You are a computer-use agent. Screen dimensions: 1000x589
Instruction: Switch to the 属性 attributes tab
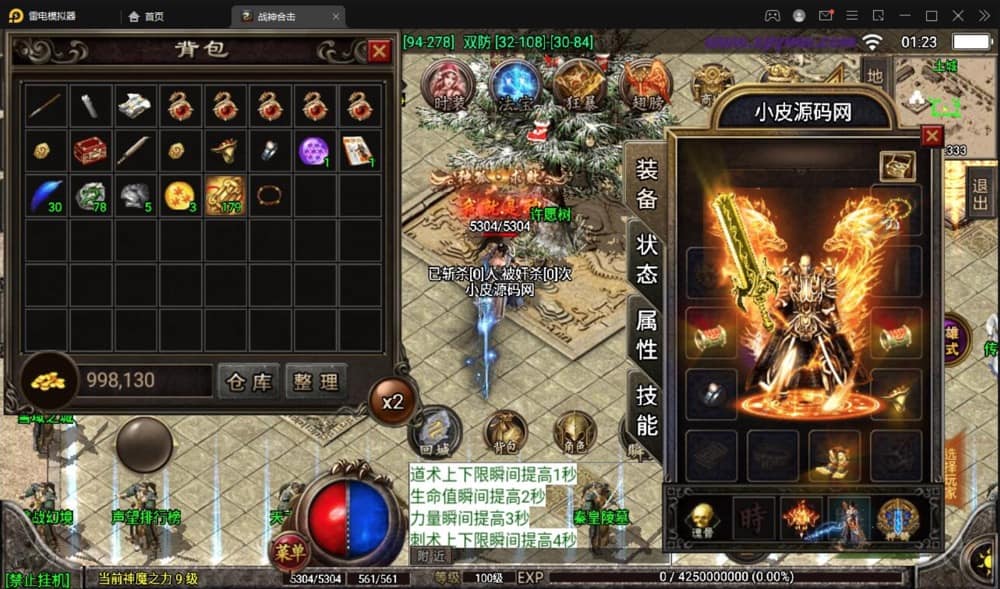click(x=647, y=334)
